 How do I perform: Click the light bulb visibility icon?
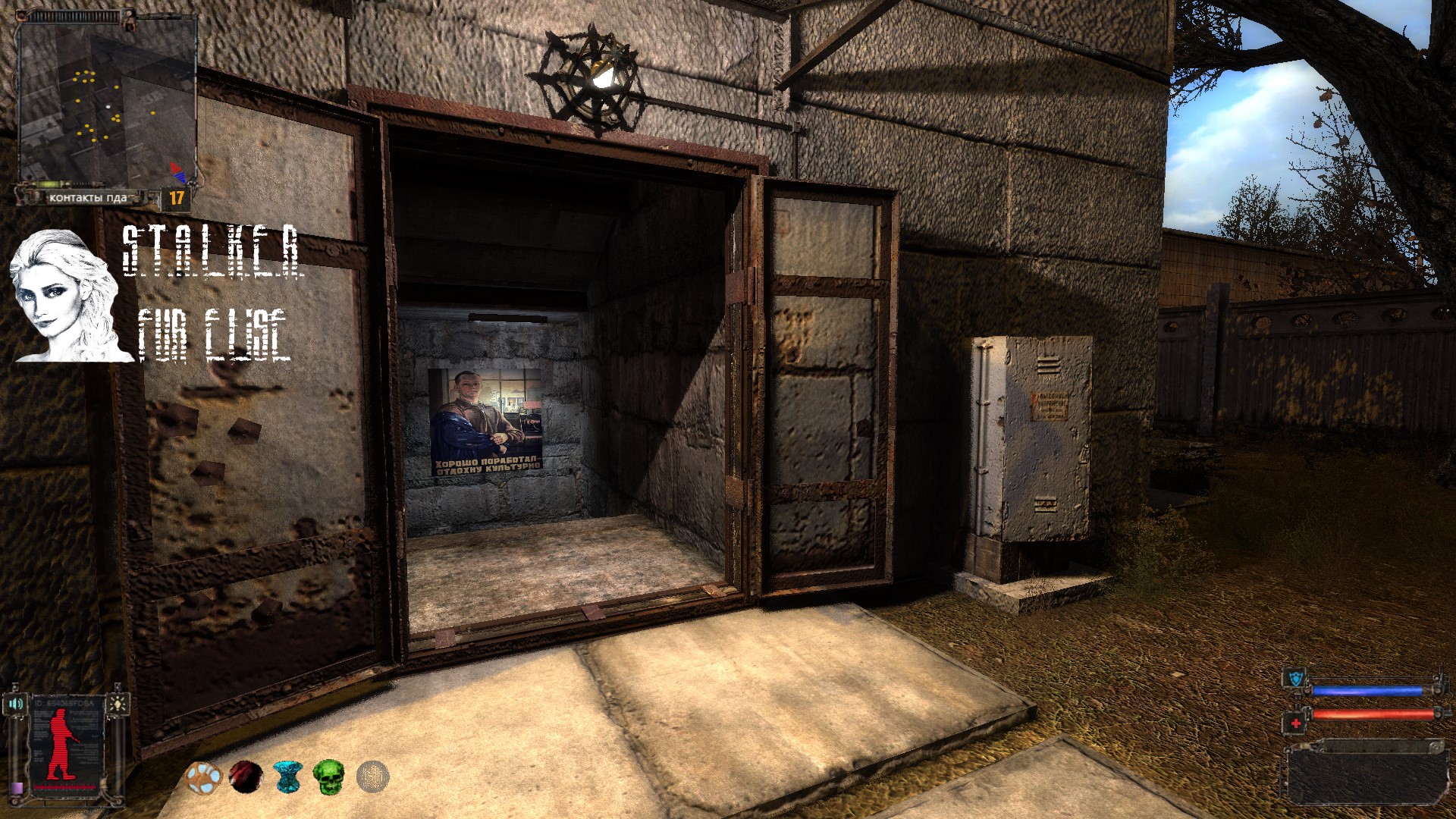click(118, 704)
